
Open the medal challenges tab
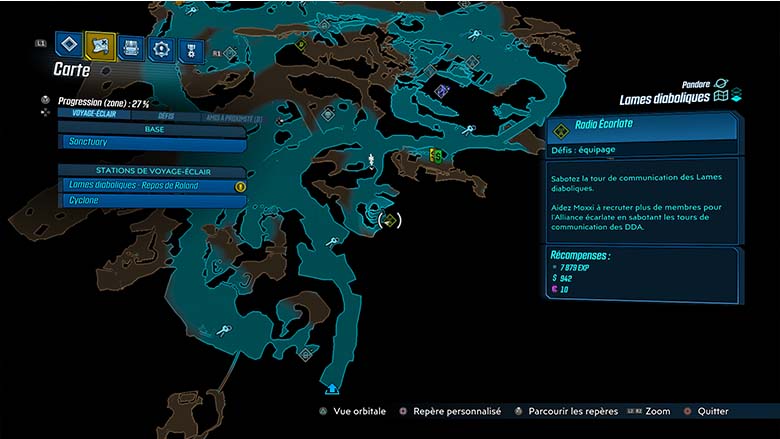tap(187, 51)
